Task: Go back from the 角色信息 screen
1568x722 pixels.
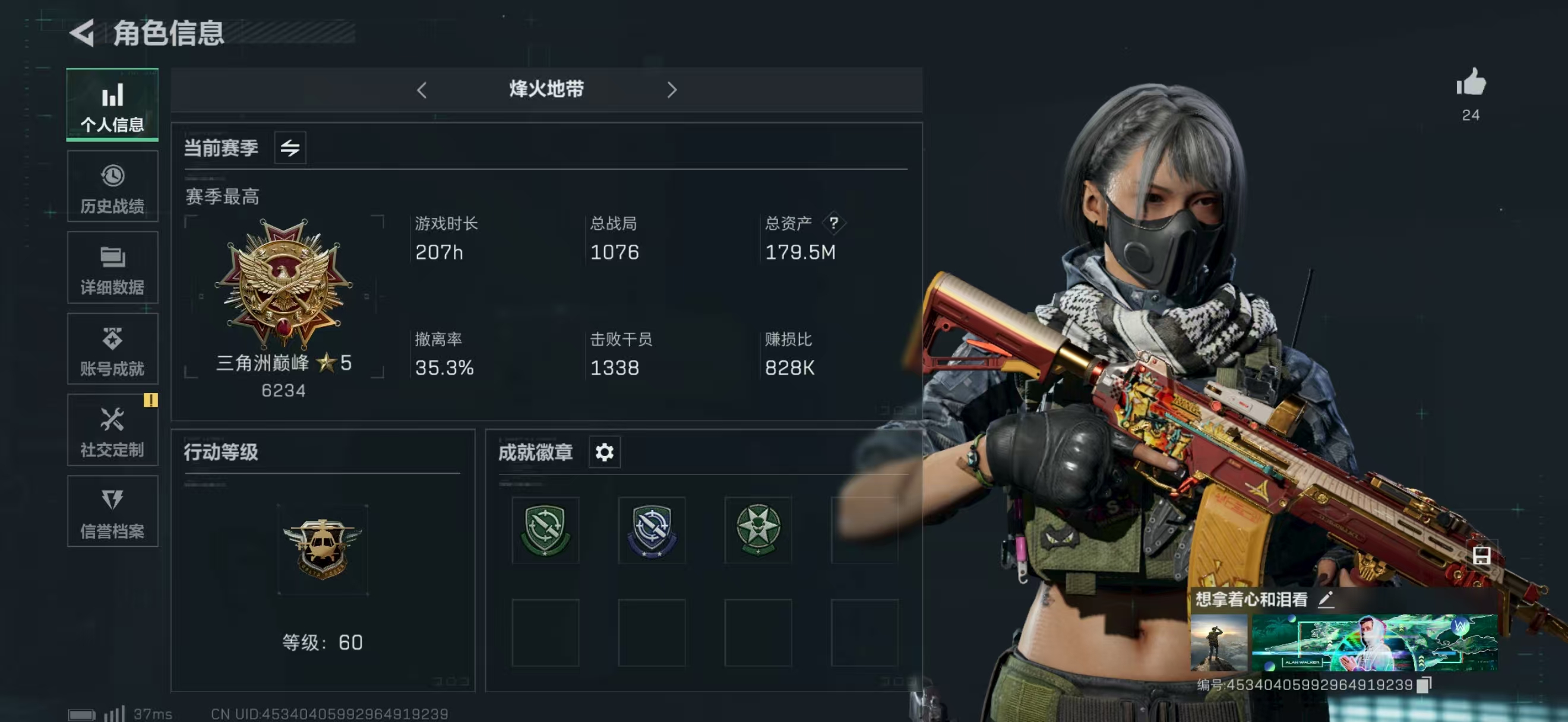Action: pos(82,33)
